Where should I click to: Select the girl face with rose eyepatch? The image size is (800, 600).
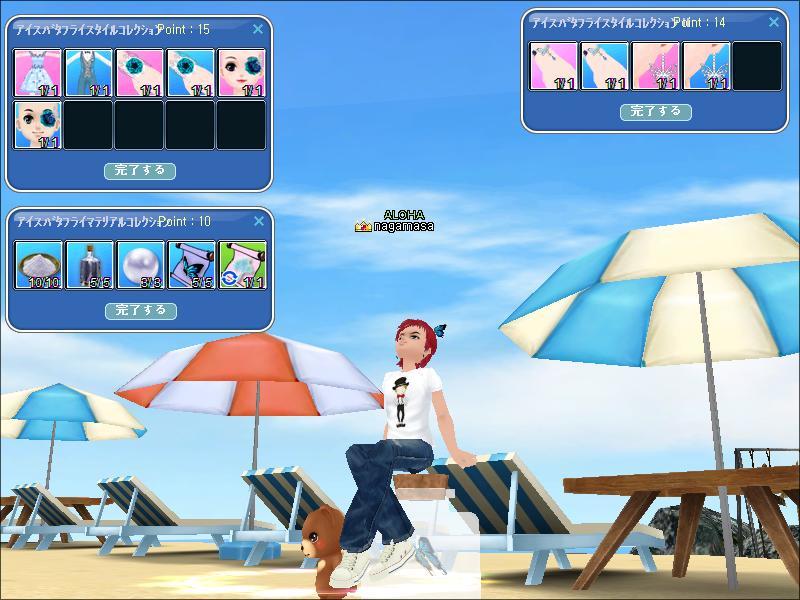click(x=242, y=73)
